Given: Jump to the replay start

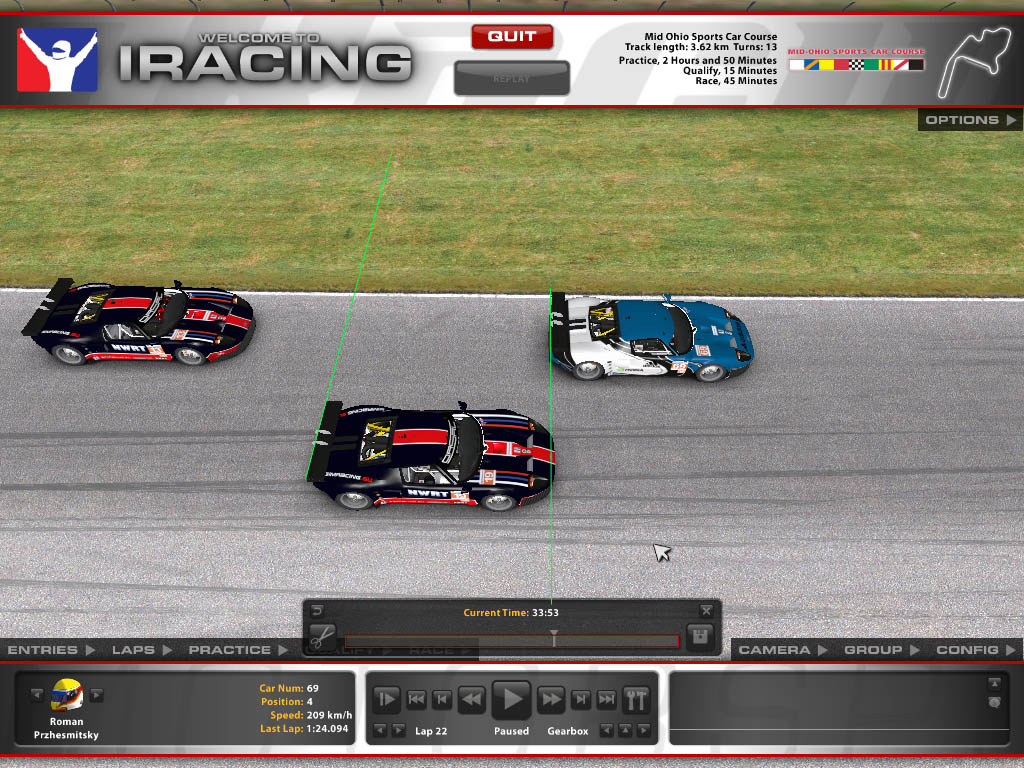Looking at the screenshot, I should (x=416, y=699).
